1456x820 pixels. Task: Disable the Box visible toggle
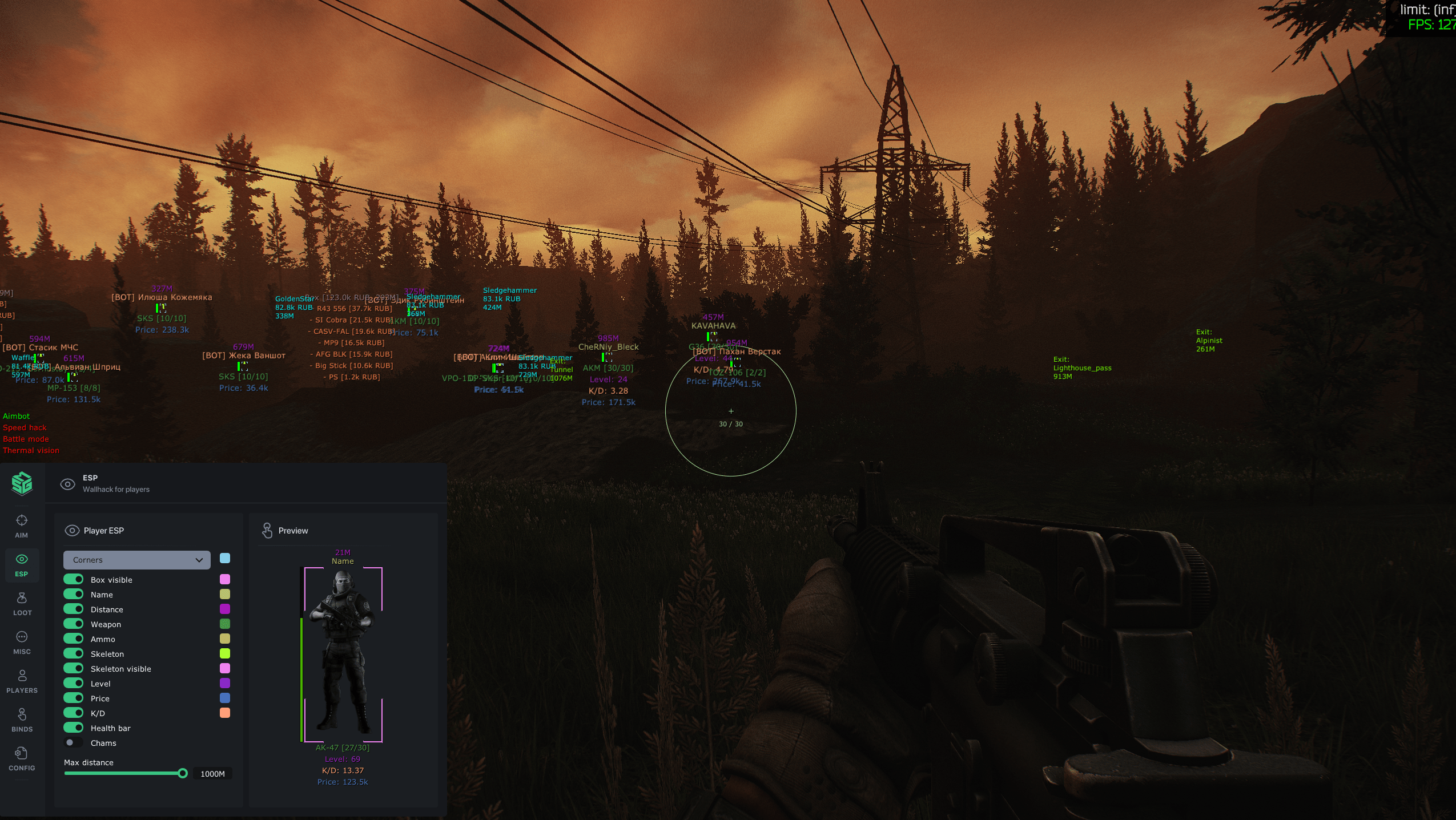click(74, 579)
